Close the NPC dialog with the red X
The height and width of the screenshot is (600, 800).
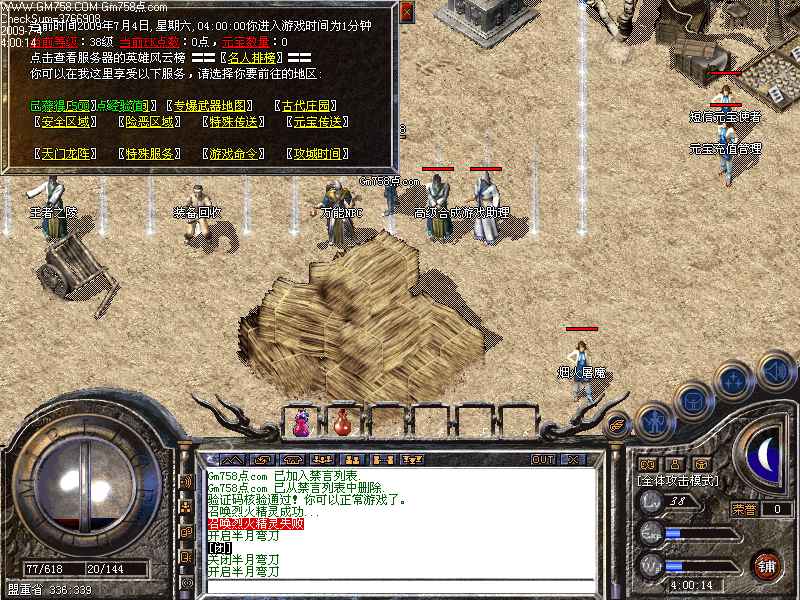coord(407,11)
